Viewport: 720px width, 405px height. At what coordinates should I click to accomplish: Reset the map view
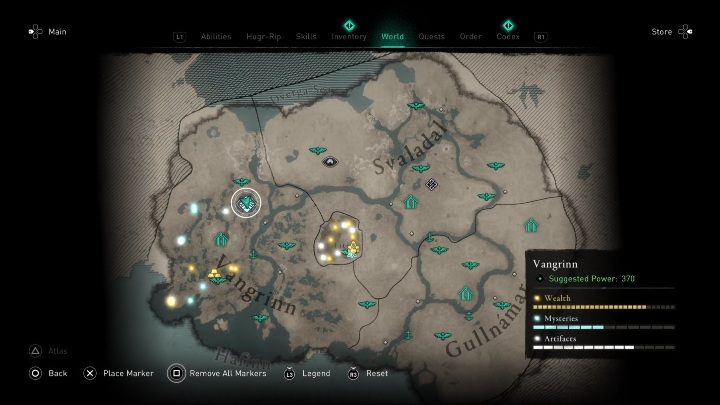coord(369,373)
